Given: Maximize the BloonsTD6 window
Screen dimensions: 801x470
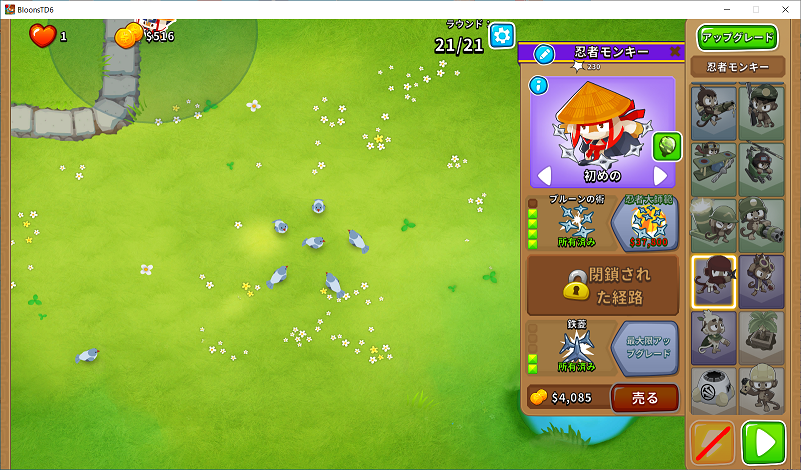Looking at the screenshot, I should point(755,9).
